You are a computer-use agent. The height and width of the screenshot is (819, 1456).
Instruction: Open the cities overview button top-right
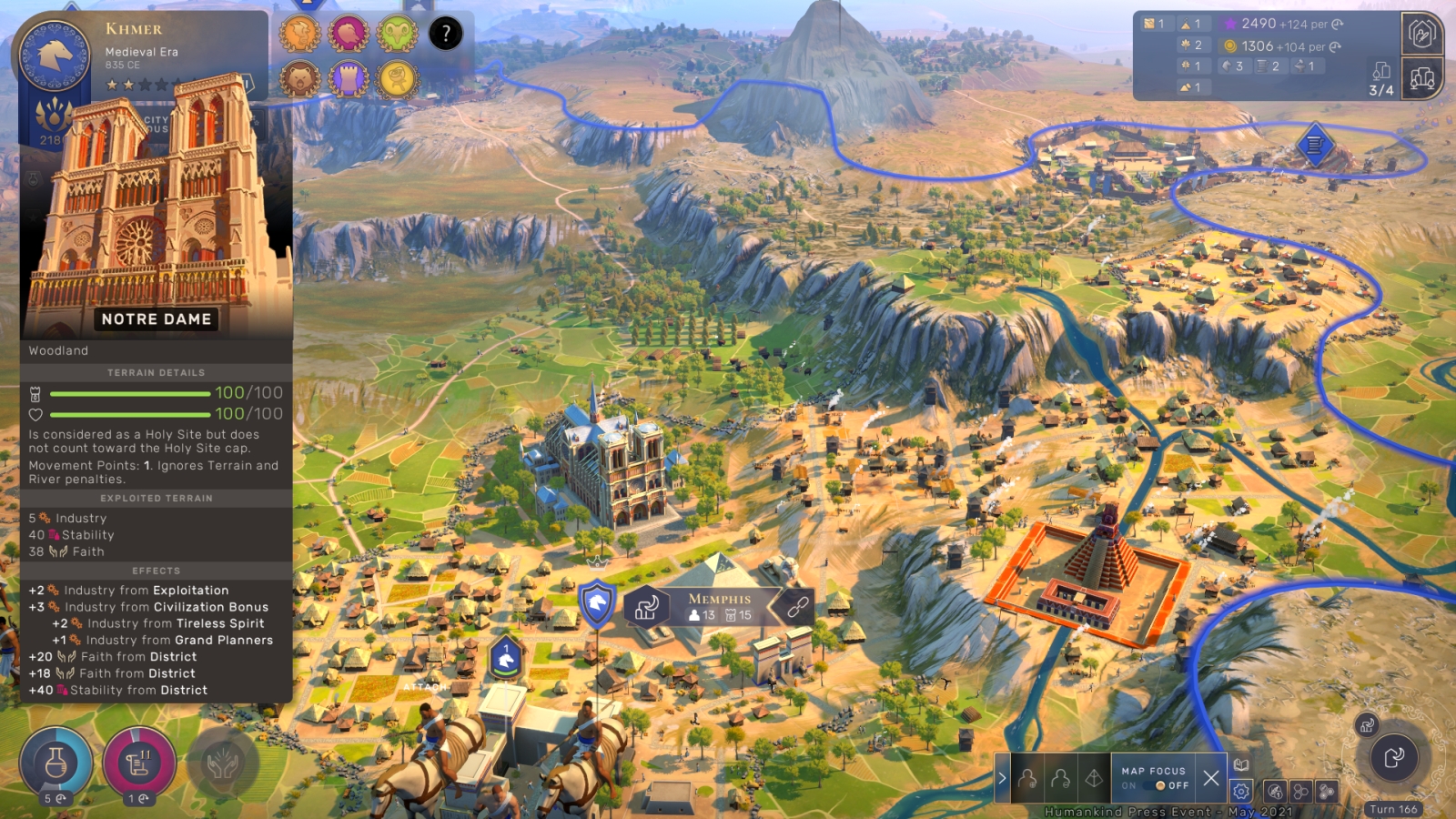[1422, 78]
